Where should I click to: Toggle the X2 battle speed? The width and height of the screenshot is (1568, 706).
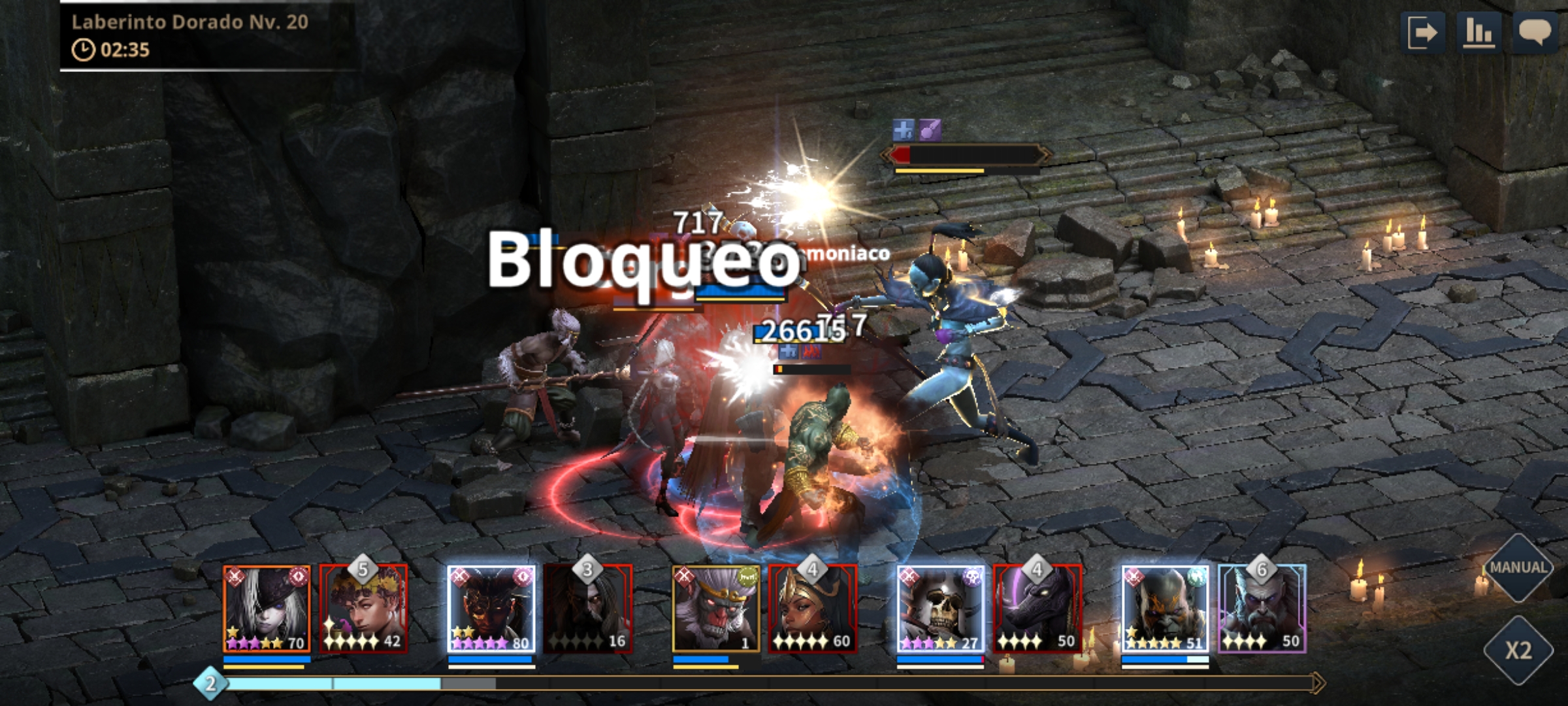pos(1518,650)
